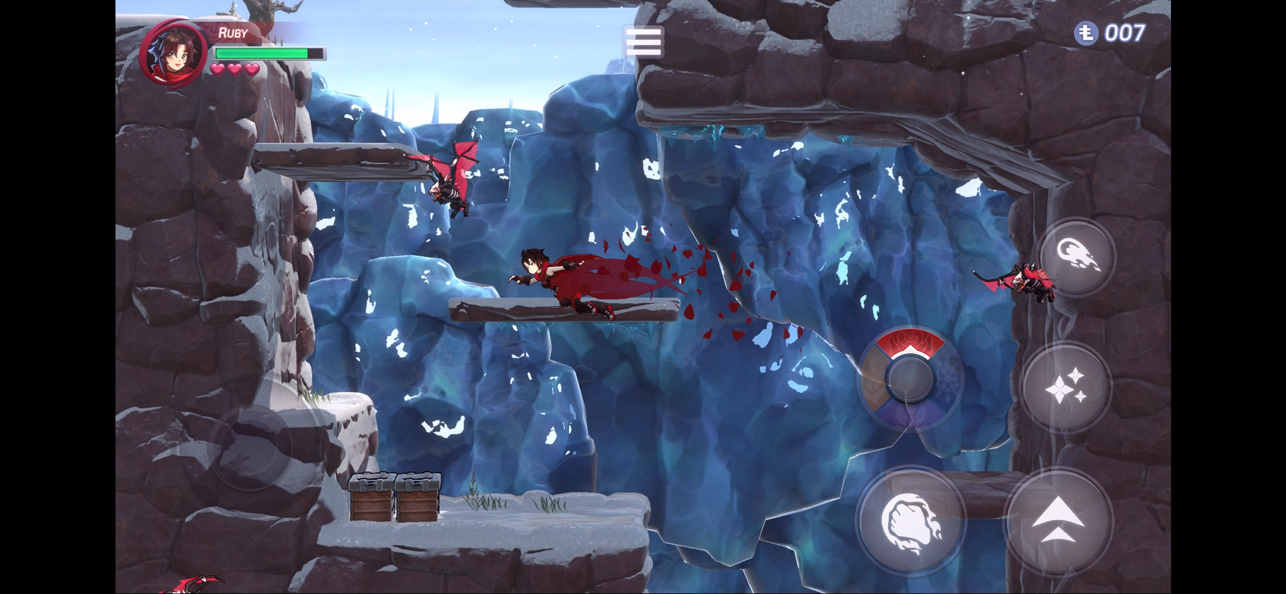Tap the character switch wheel
The height and width of the screenshot is (594, 1286).
(910, 379)
